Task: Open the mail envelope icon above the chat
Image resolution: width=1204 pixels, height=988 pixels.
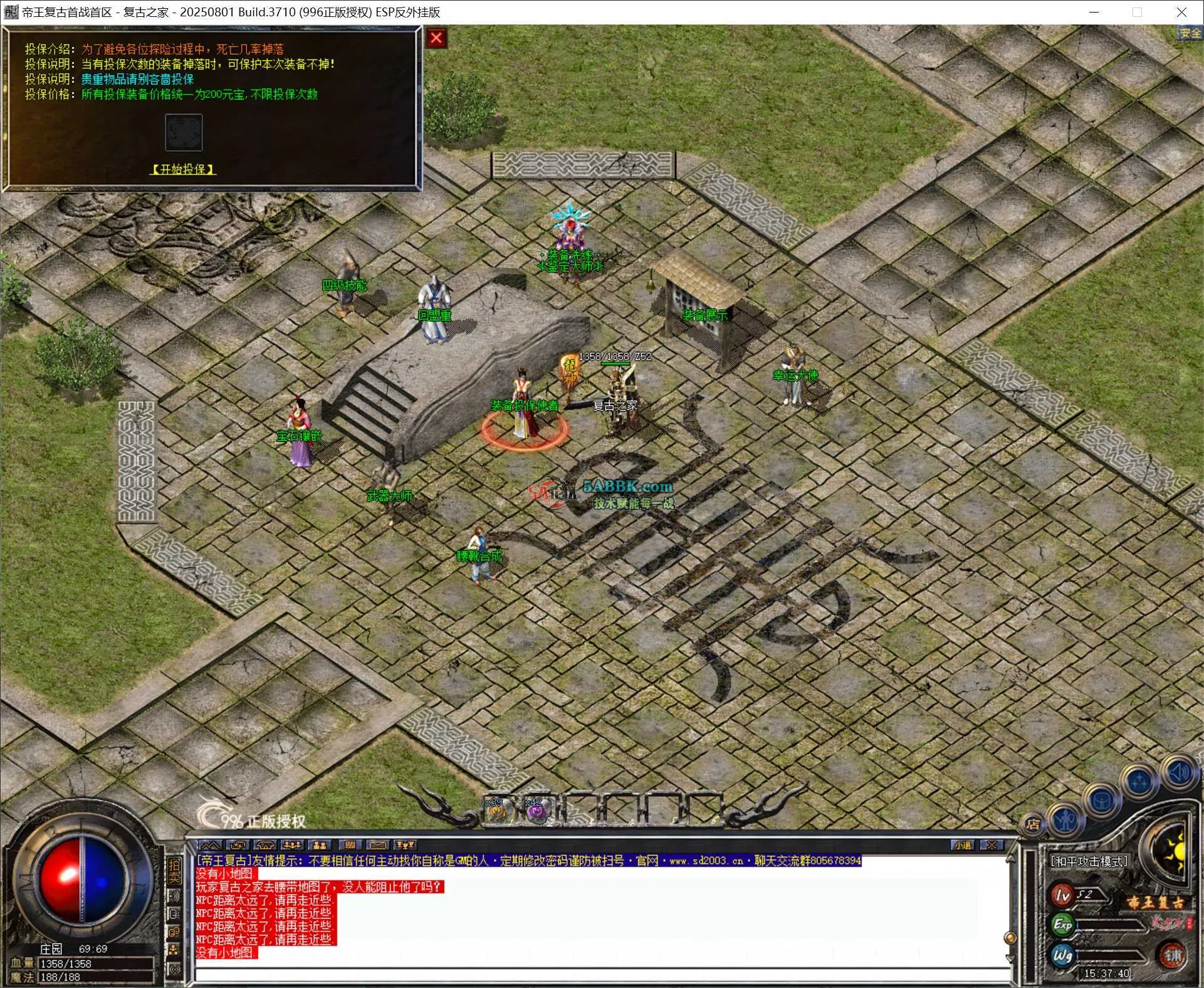Action: point(378,844)
